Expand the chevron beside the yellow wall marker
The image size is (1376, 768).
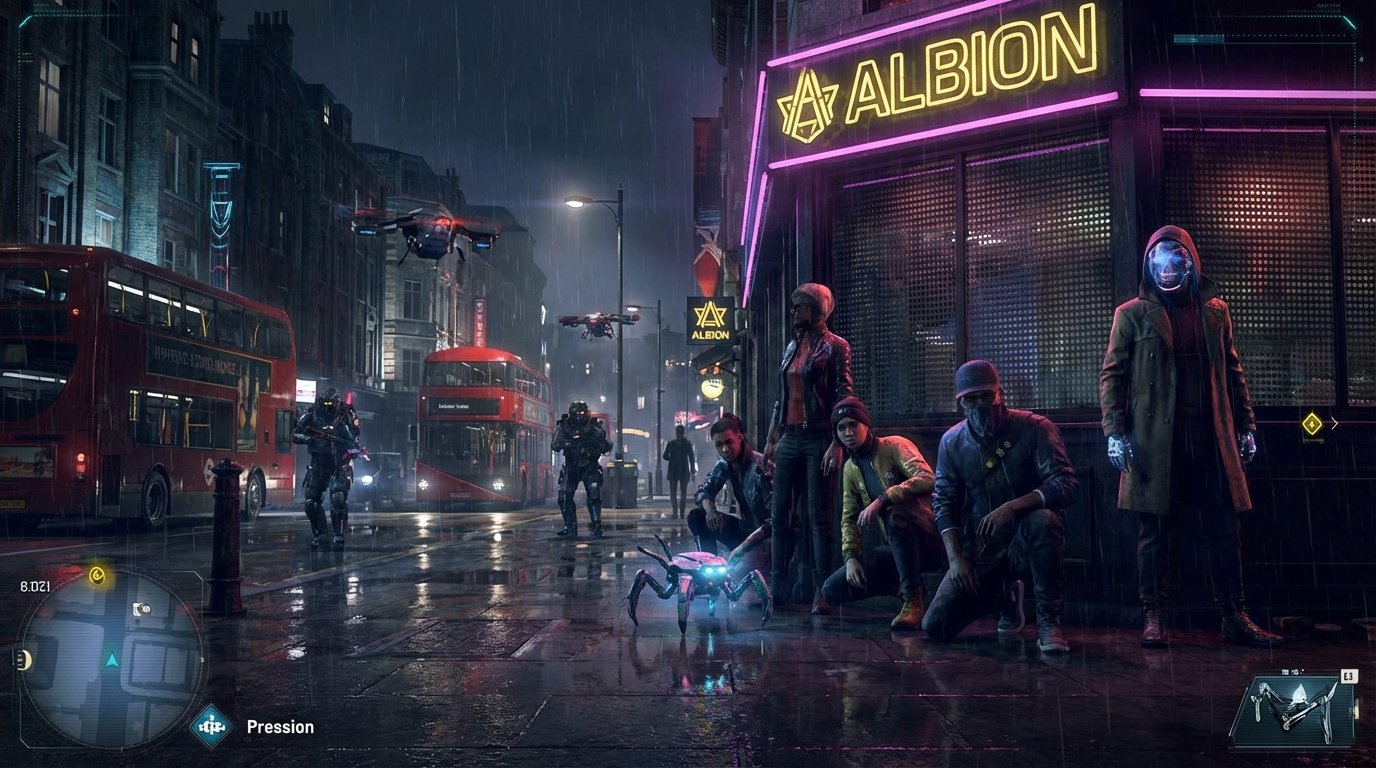[1333, 424]
